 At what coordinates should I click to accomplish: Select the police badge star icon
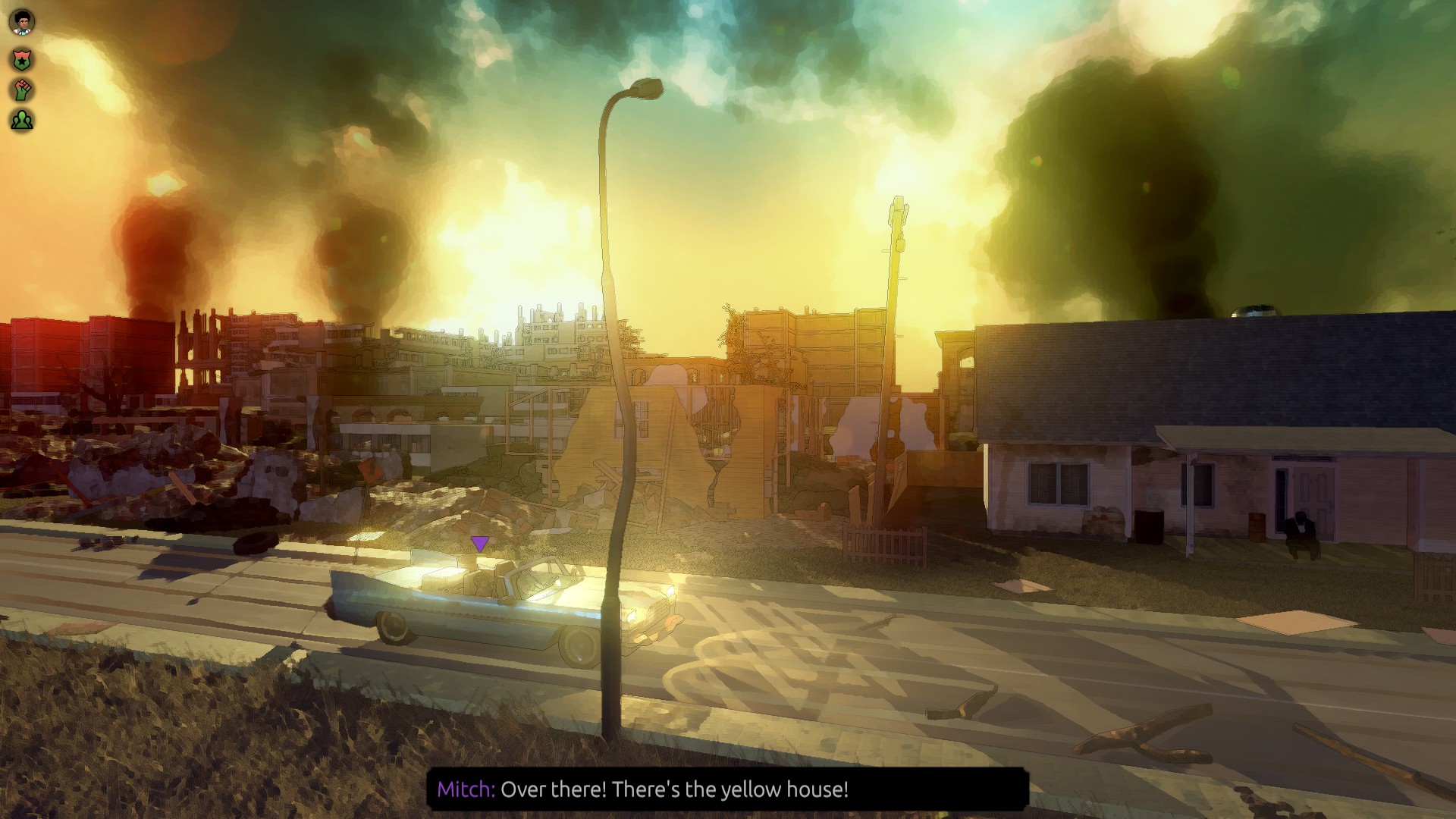[22, 59]
